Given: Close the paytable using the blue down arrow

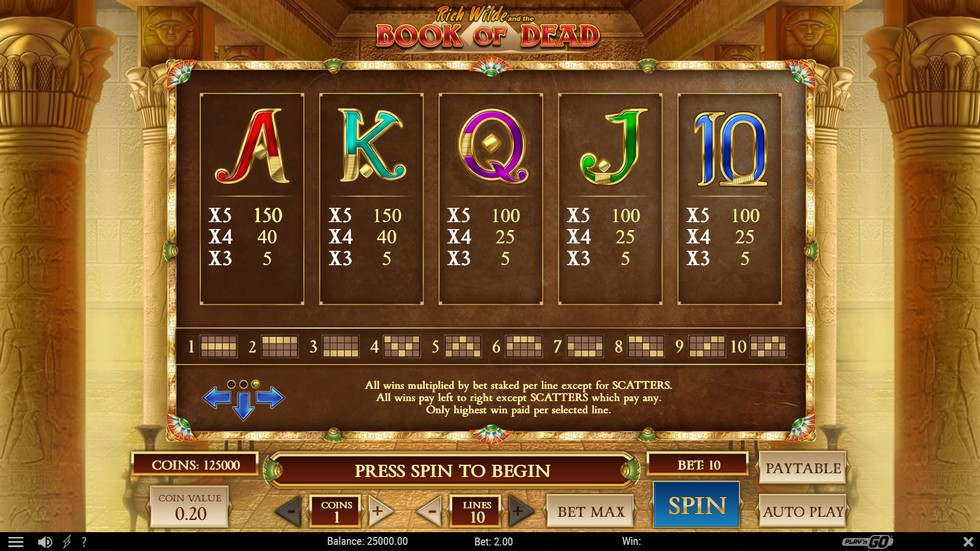Looking at the screenshot, I should (243, 408).
